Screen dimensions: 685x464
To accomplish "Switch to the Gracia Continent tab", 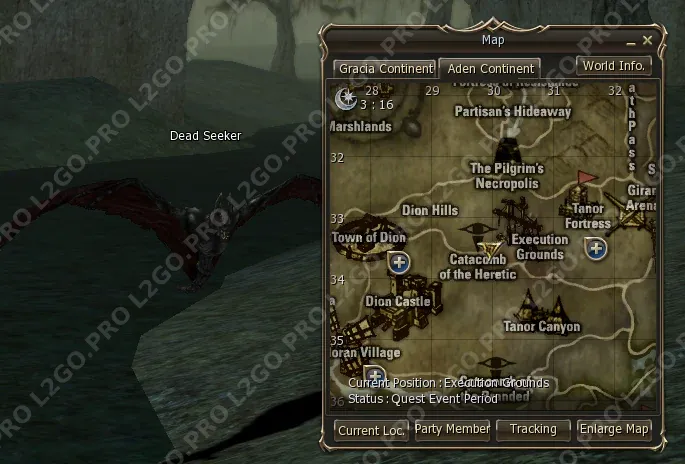I will pyautogui.click(x=385, y=69).
